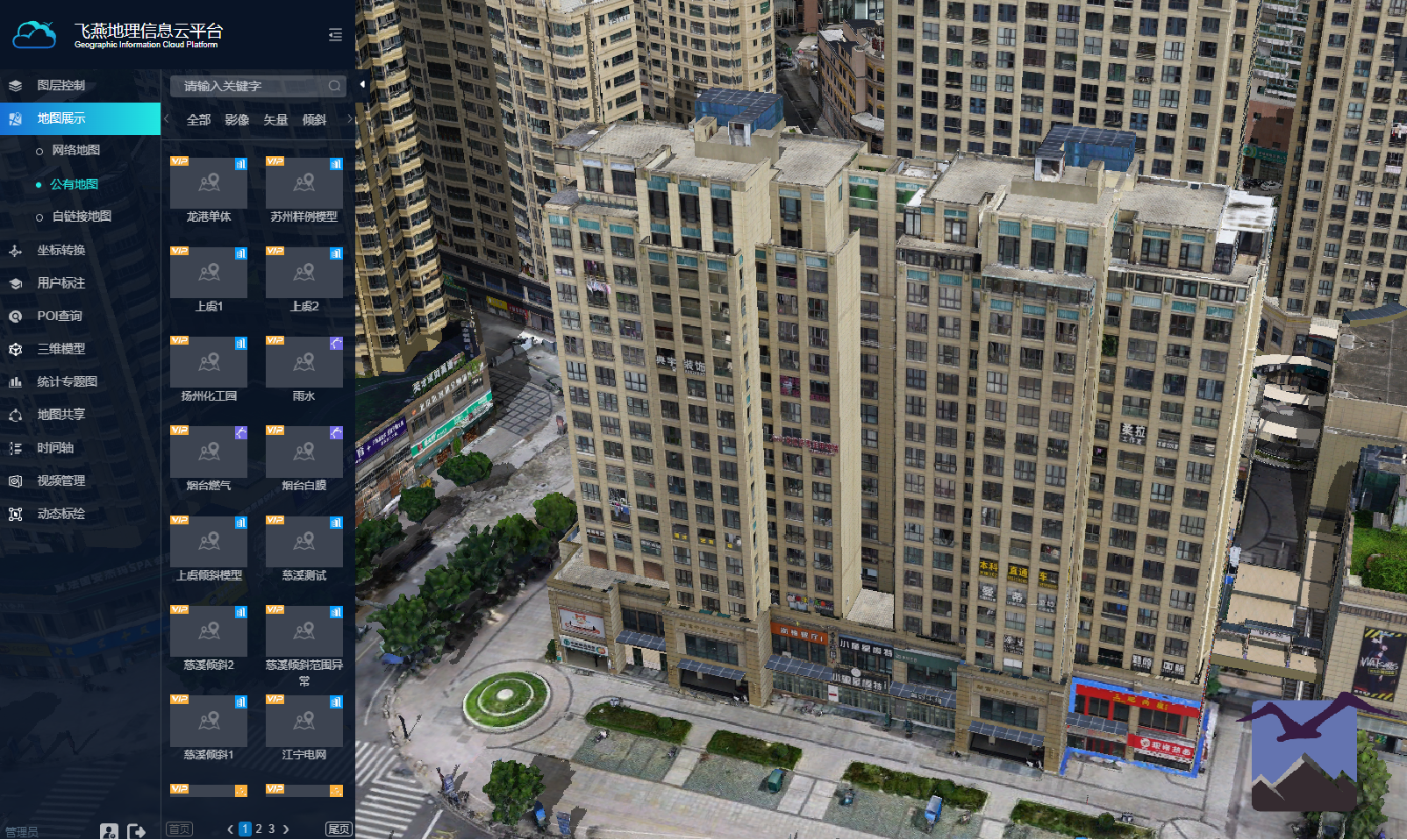Select the 网络地图 submenu entry
1407x840 pixels.
75,150
